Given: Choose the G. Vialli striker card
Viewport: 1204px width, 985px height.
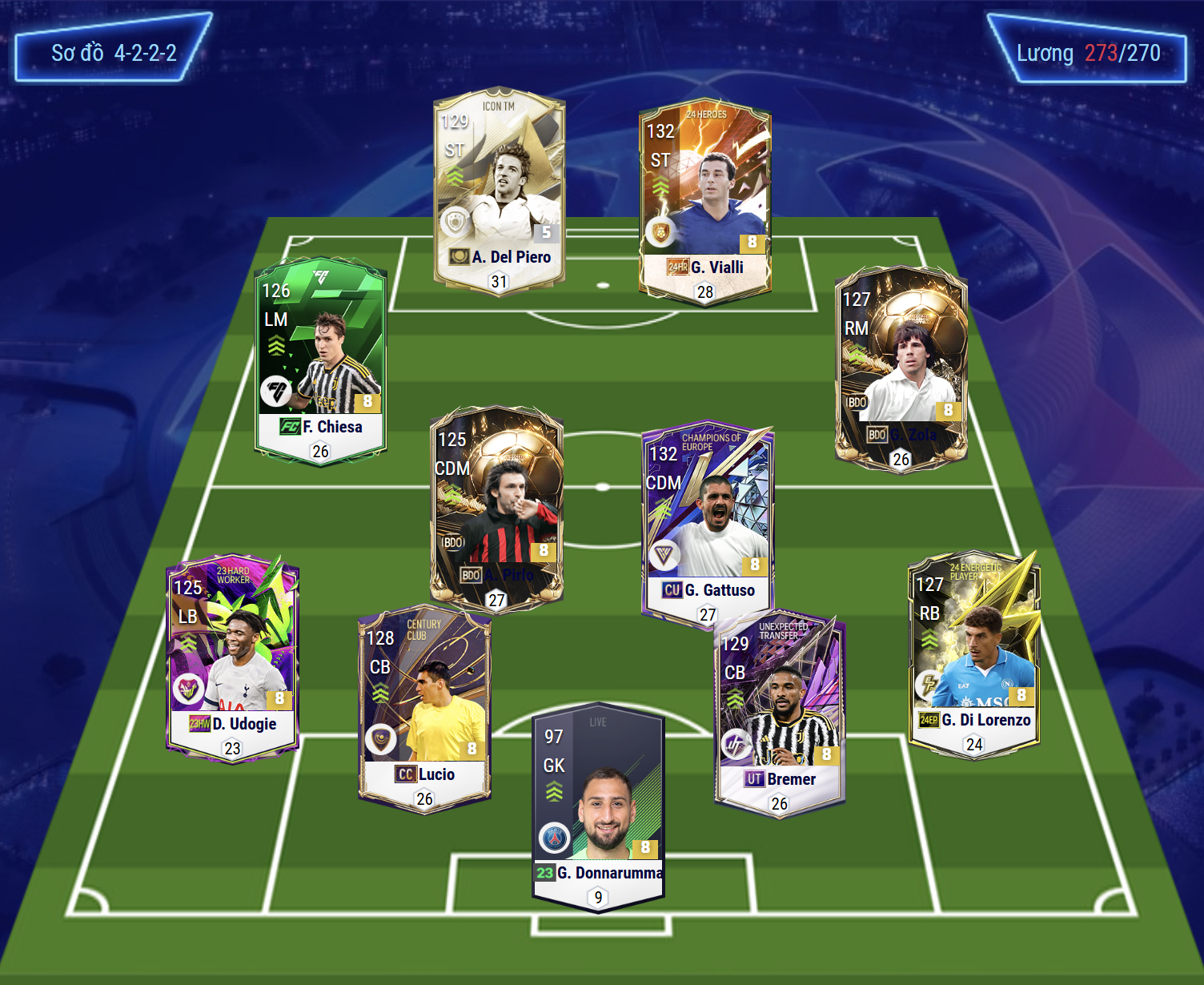Looking at the screenshot, I should point(704,199).
